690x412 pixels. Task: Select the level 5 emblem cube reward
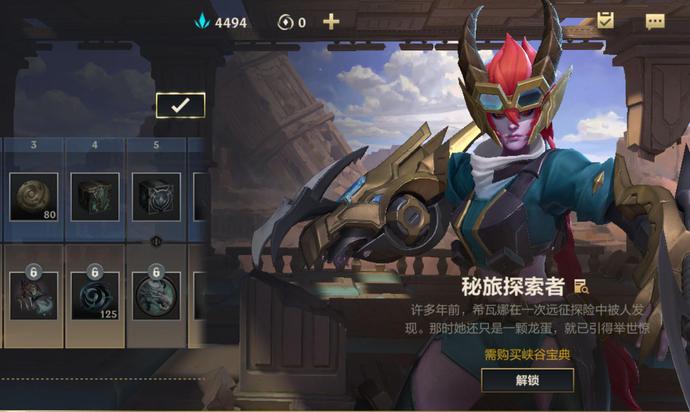(x=156, y=196)
